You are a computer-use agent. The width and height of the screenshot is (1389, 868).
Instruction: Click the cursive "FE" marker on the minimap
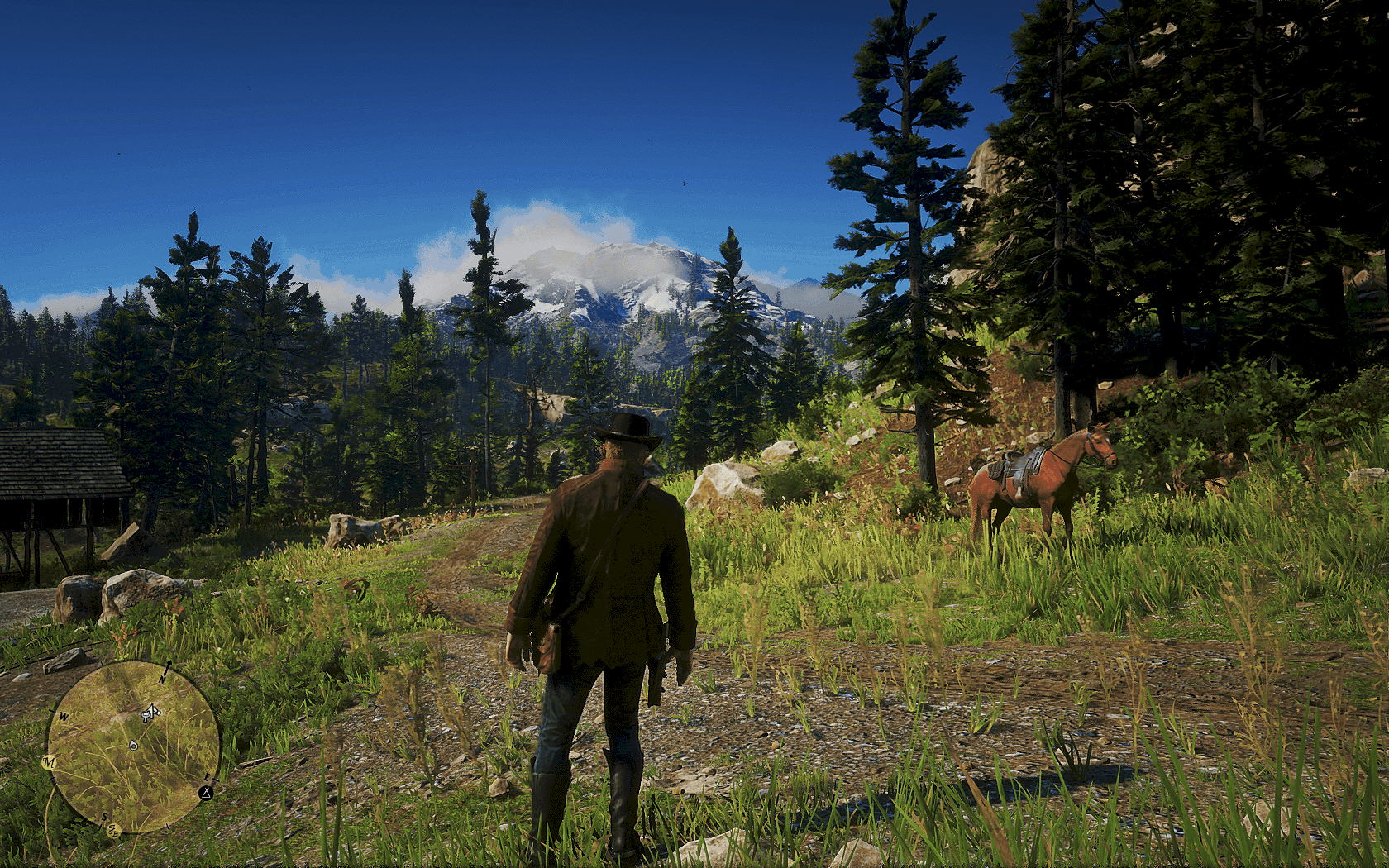[x=113, y=830]
